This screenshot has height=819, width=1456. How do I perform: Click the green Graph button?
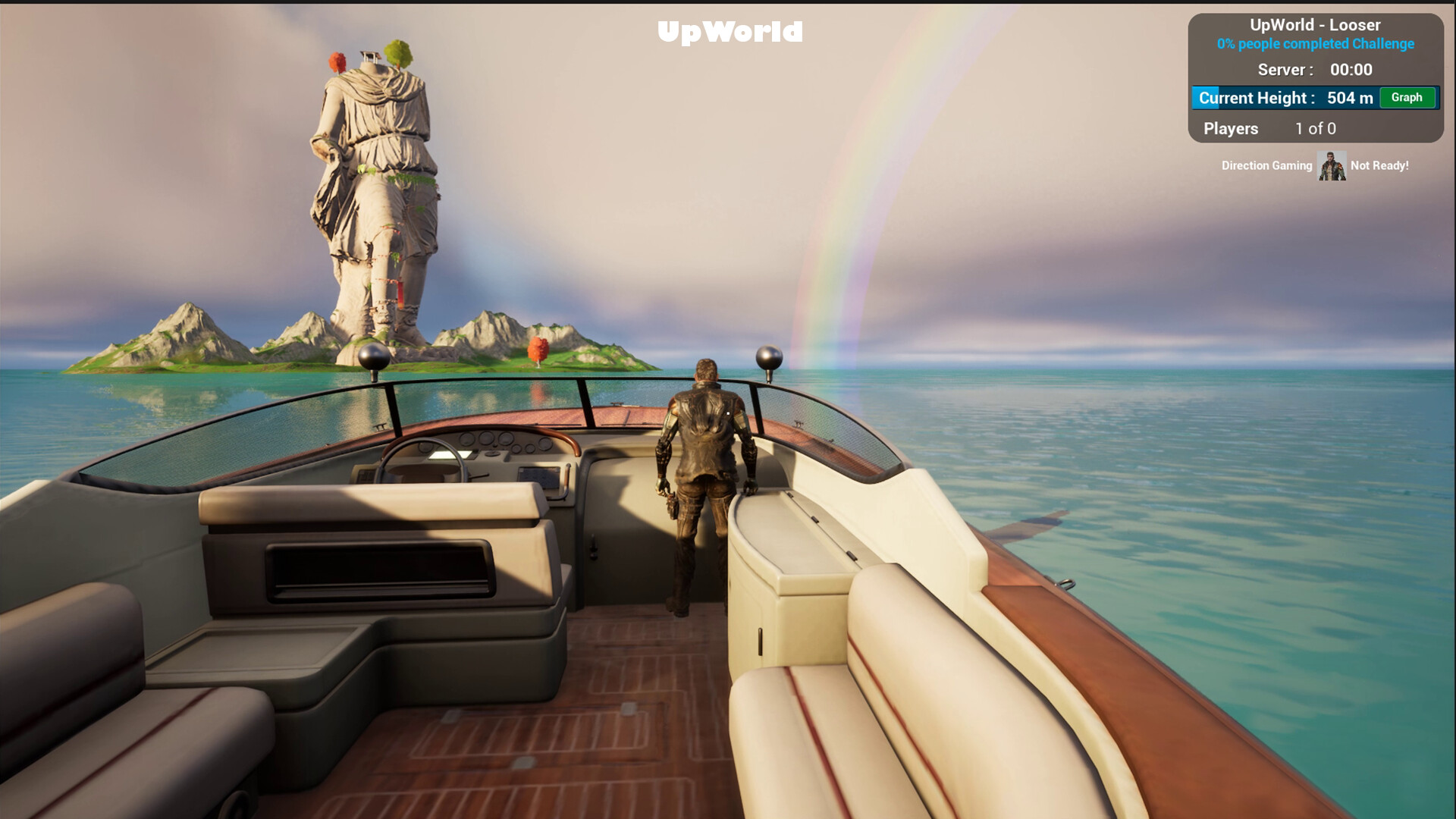pos(1407,98)
